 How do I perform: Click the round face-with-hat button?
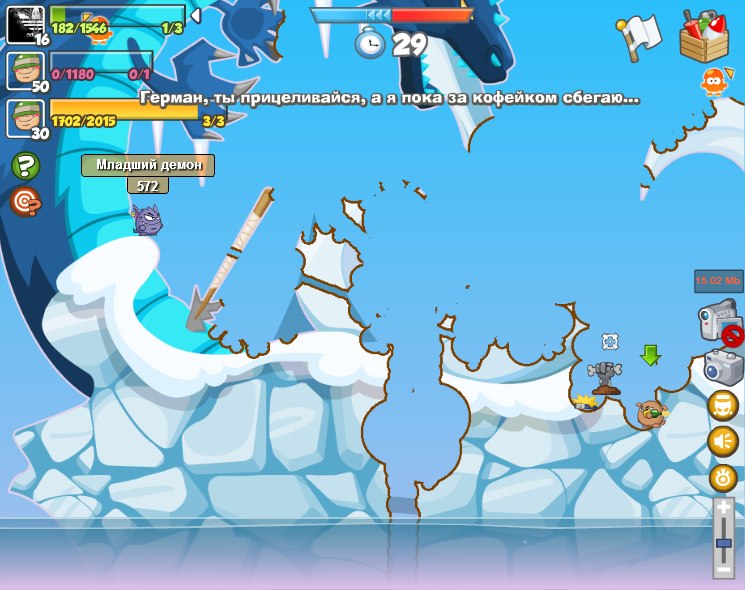(x=723, y=405)
